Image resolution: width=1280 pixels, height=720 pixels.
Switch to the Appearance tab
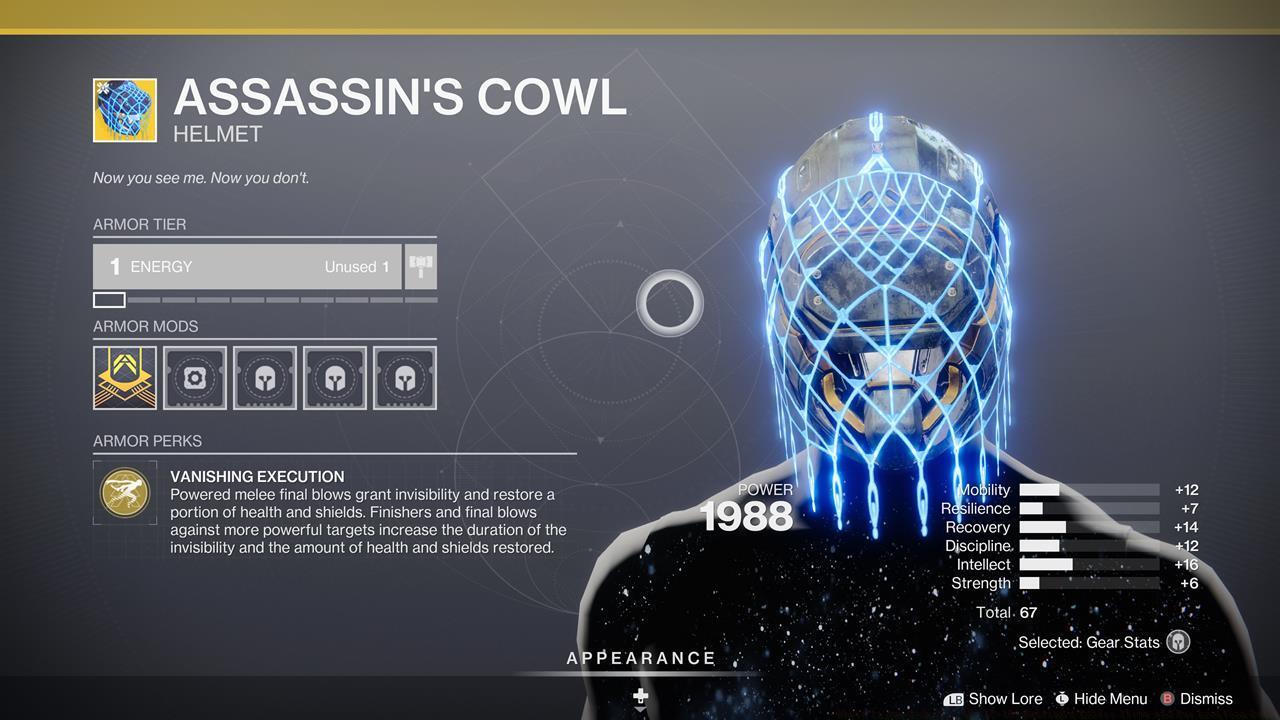[x=640, y=658]
